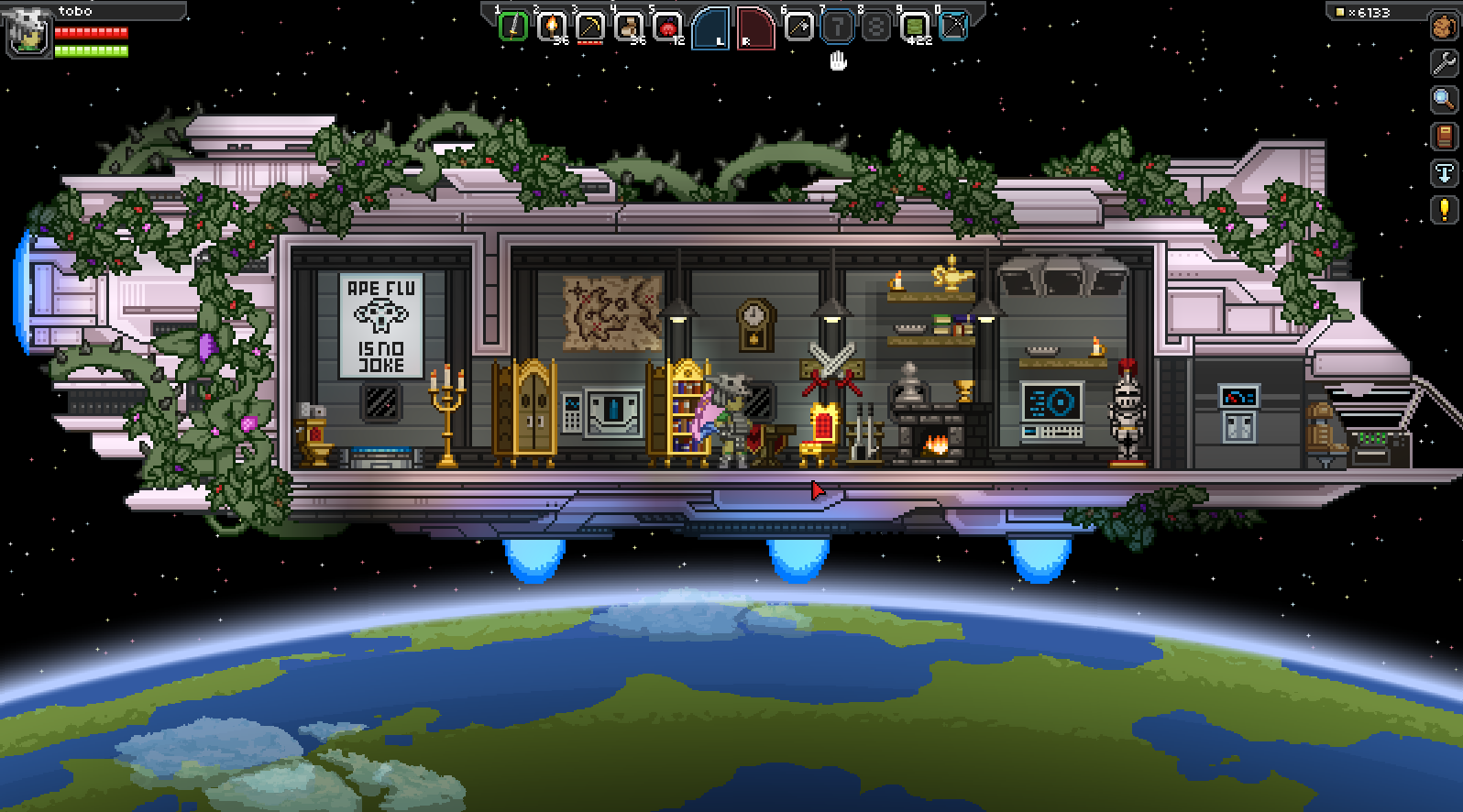Open the quest log exclamation icon
1463x812 pixels.
tap(1444, 210)
